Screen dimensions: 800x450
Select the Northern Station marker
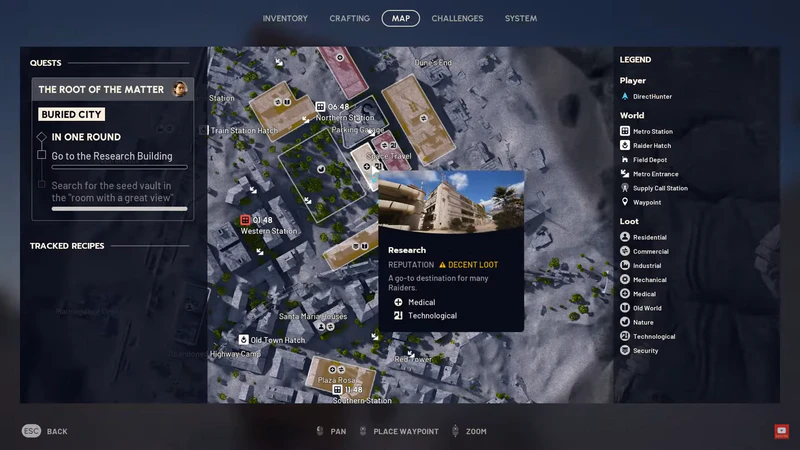click(320, 107)
